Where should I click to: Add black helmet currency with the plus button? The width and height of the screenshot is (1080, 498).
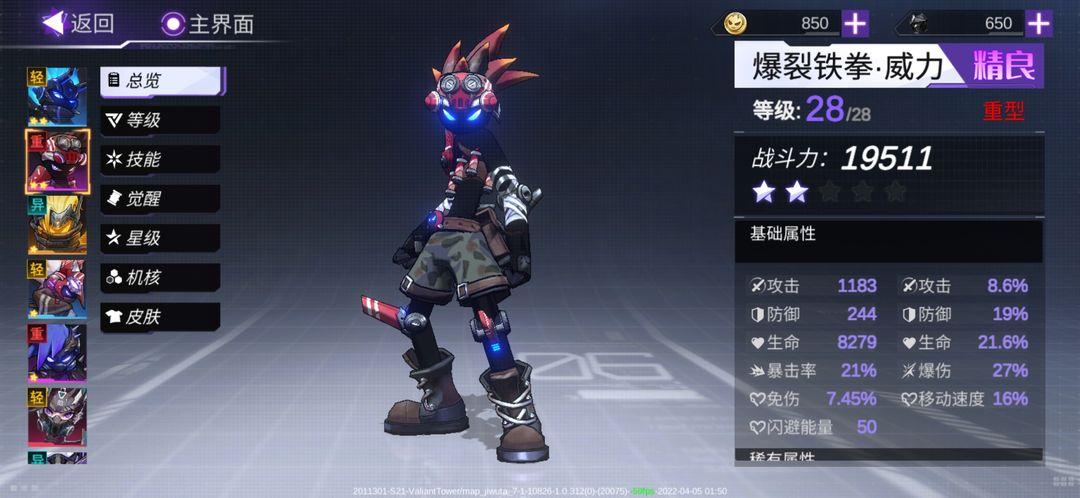point(1039,23)
